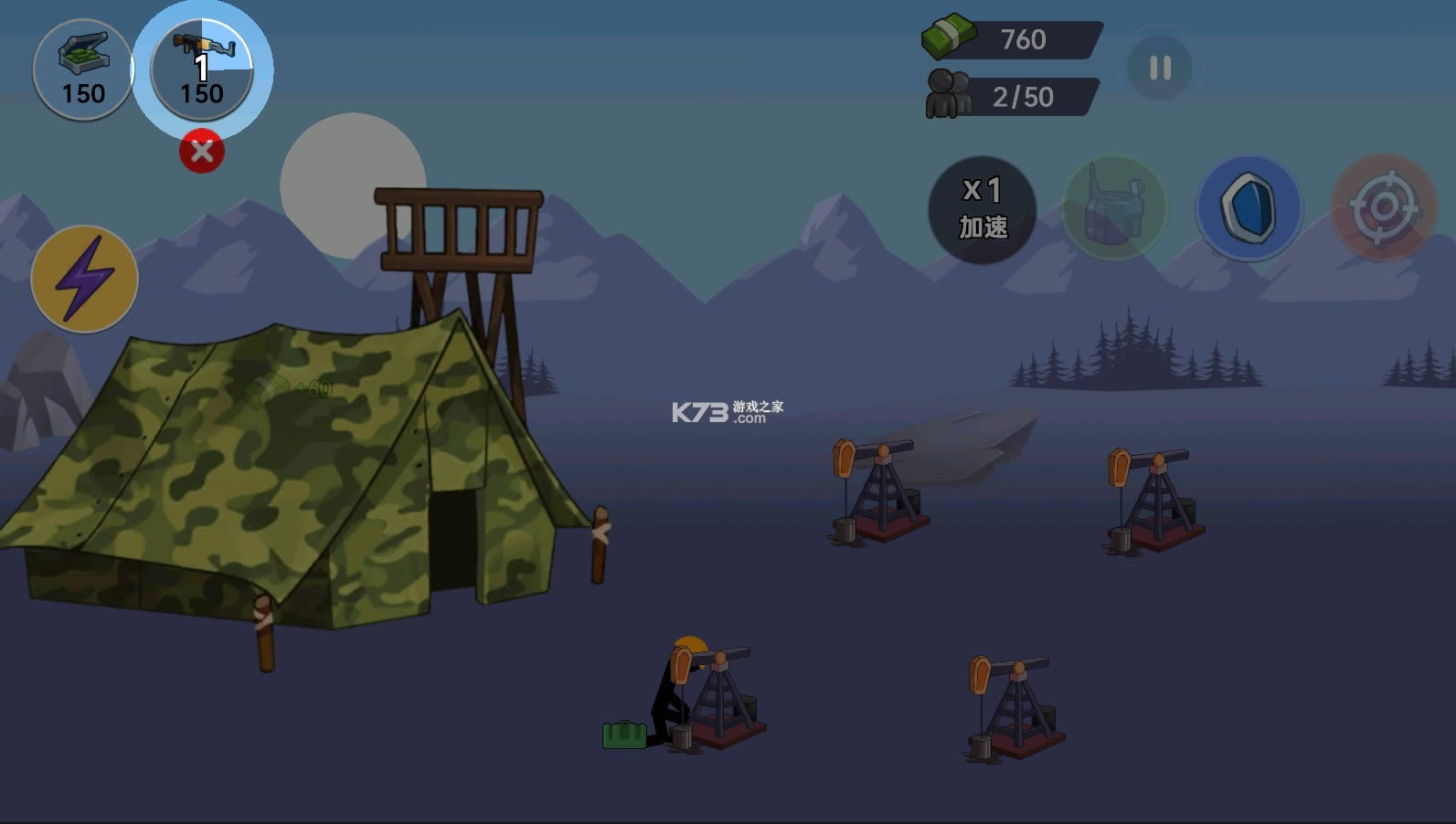Screen dimensions: 1456x824
Task: Pause the game
Action: tap(1160, 68)
